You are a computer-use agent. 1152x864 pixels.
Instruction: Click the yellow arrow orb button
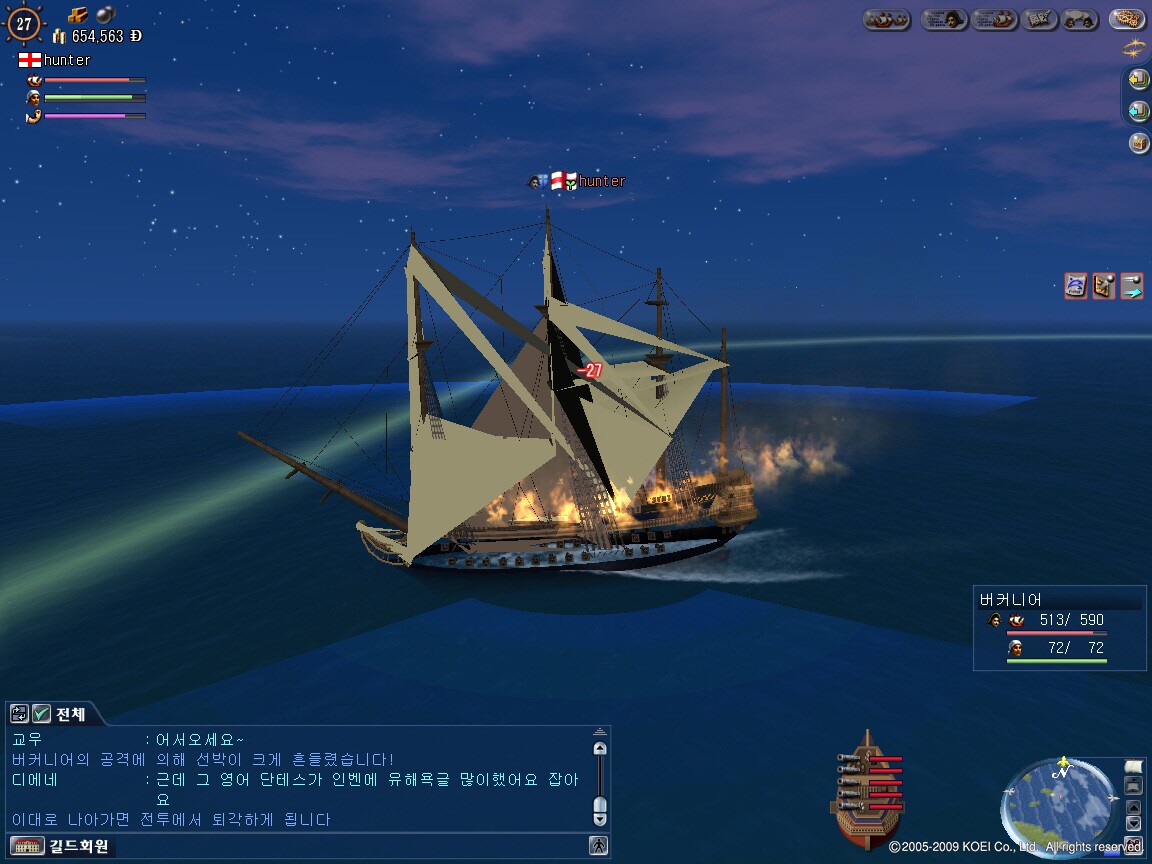coord(1138,79)
